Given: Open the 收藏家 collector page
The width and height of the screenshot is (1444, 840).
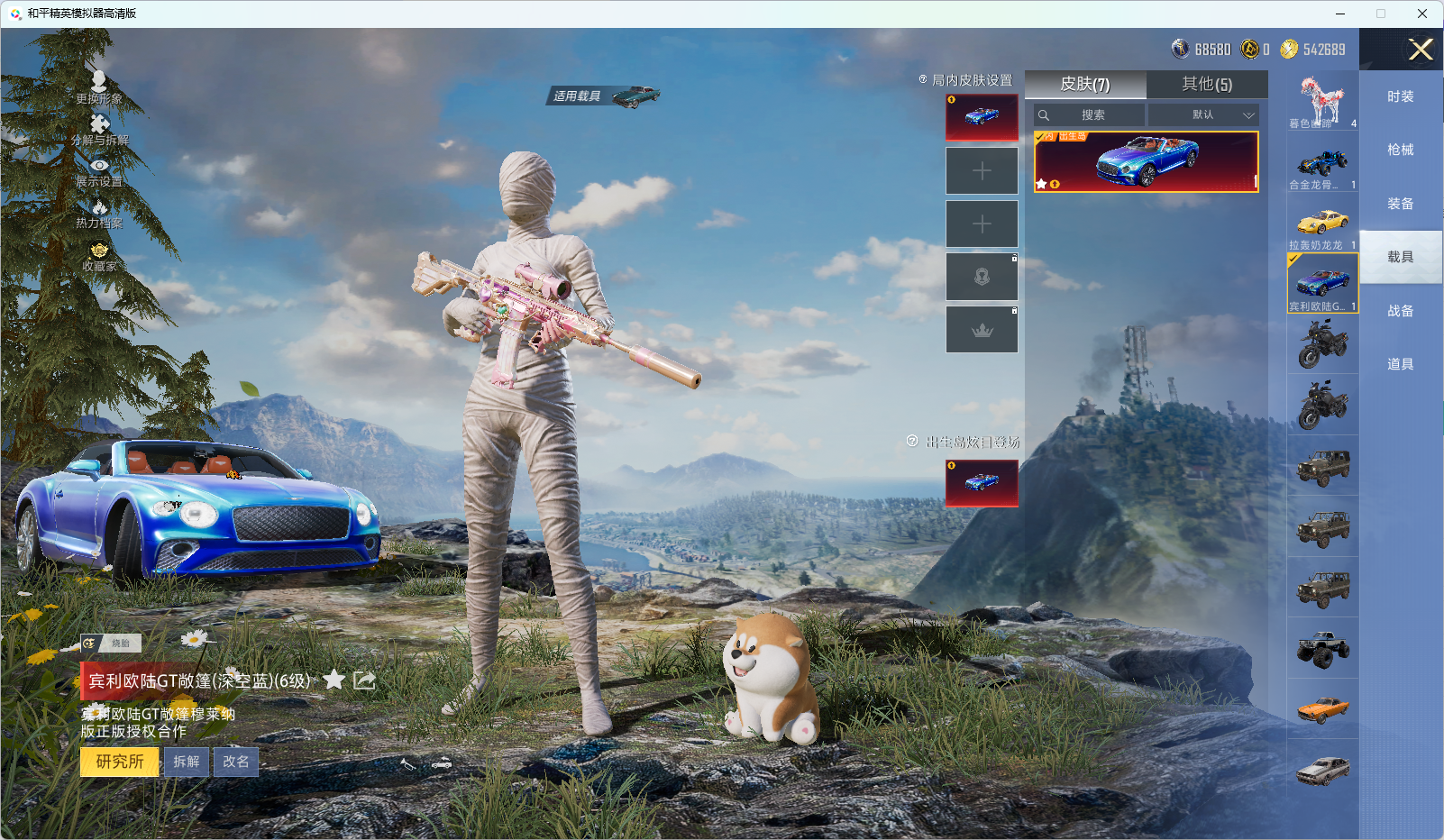Looking at the screenshot, I should [x=99, y=256].
